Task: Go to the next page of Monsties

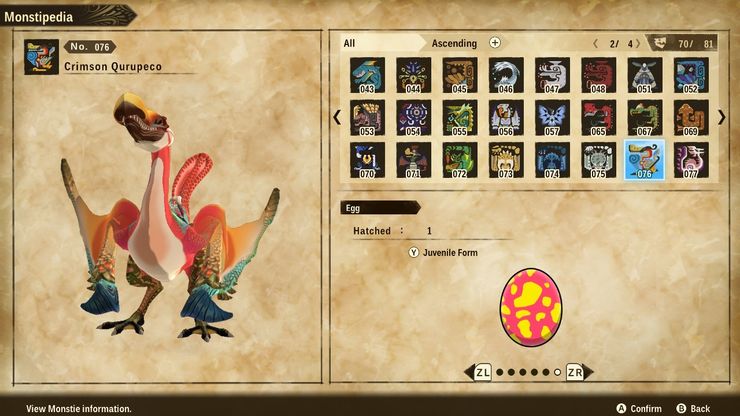Action: pyautogui.click(x=722, y=117)
